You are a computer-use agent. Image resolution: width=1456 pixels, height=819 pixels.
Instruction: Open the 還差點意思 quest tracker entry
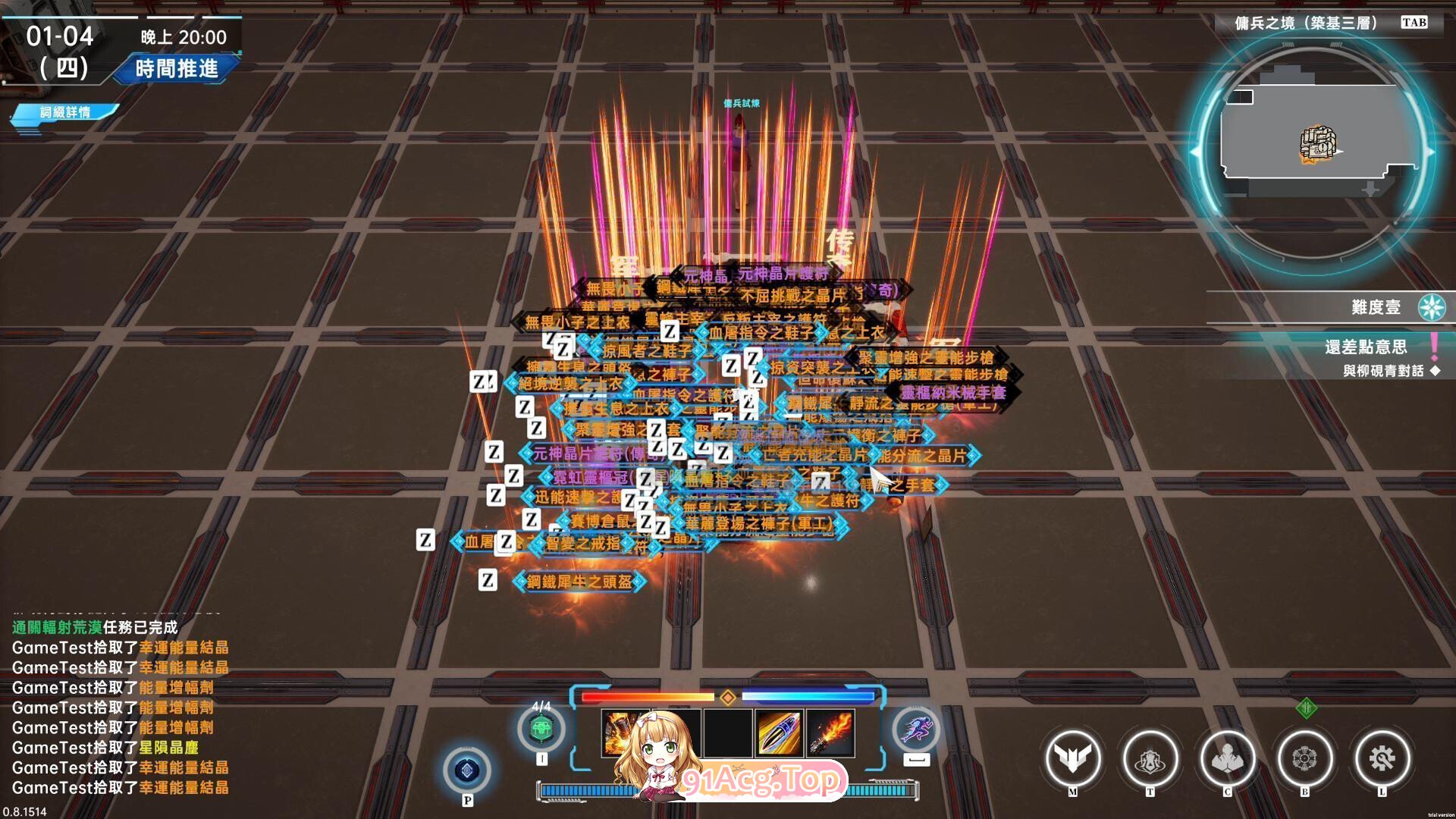click(x=1365, y=347)
